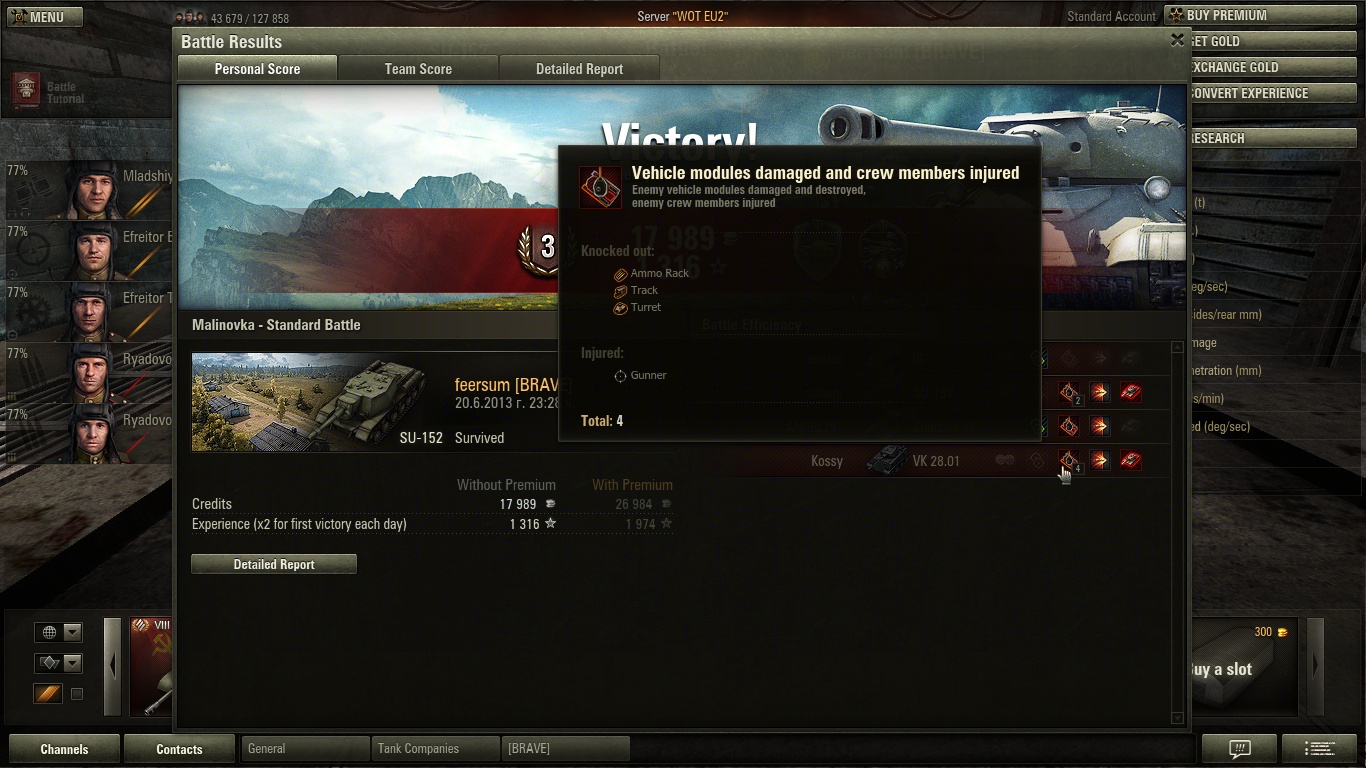Open the Channels panel
1366x768 pixels.
point(64,749)
